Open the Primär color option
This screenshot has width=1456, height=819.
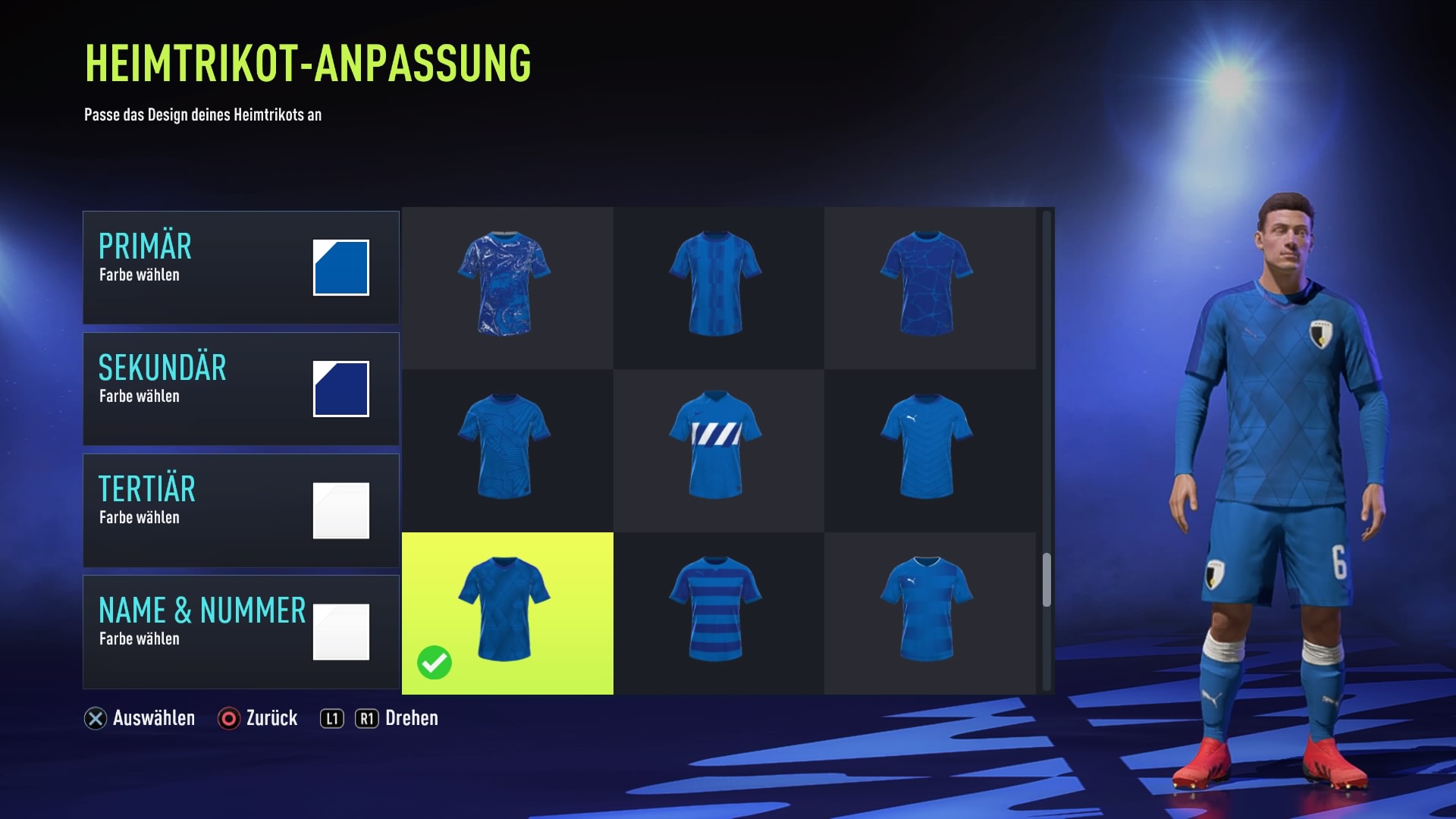coord(240,268)
